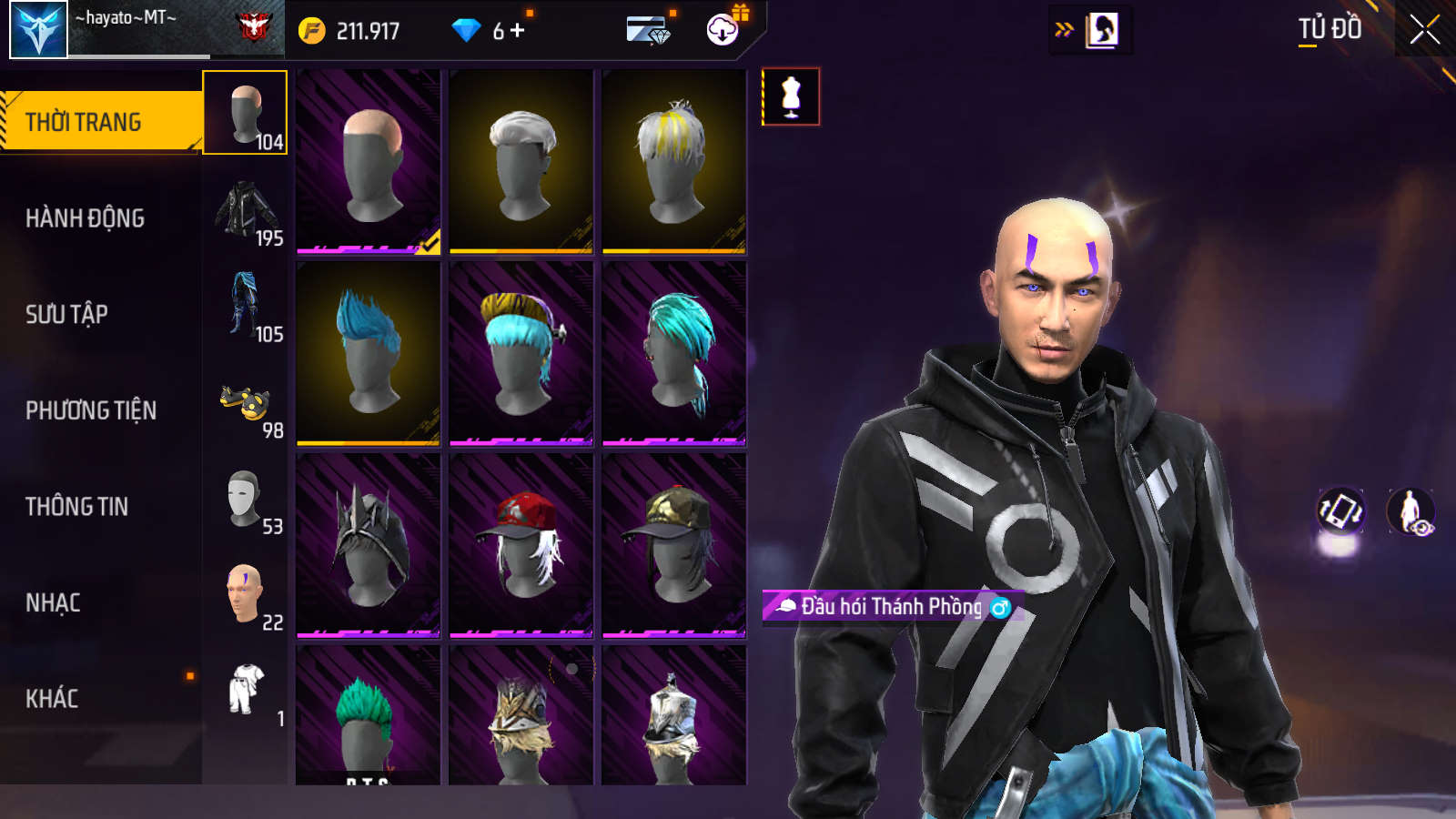Click the white mannequin outfit icon
Screen dimensions: 1456x819
[x=791, y=96]
